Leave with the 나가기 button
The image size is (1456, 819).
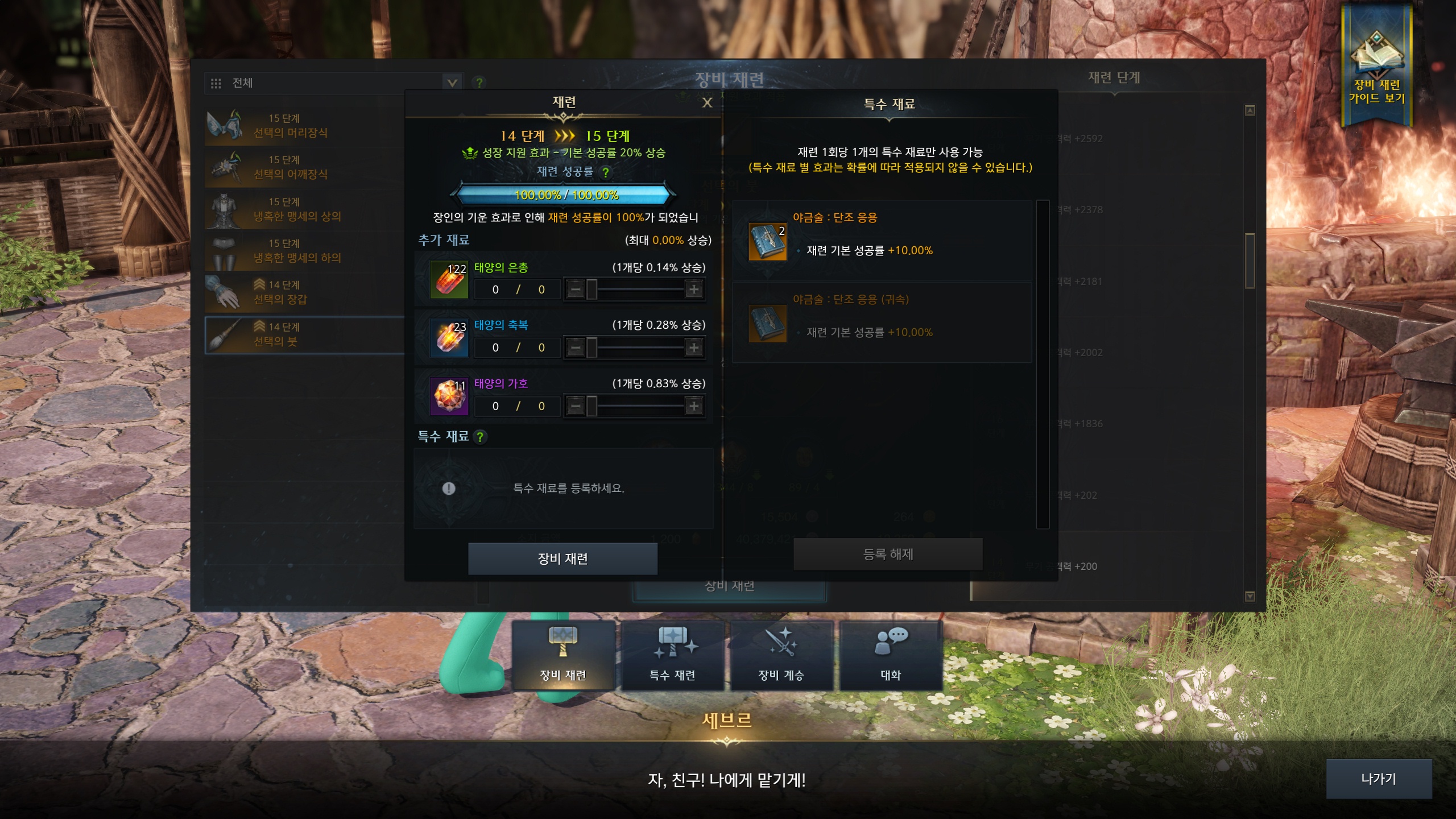coord(1378,779)
